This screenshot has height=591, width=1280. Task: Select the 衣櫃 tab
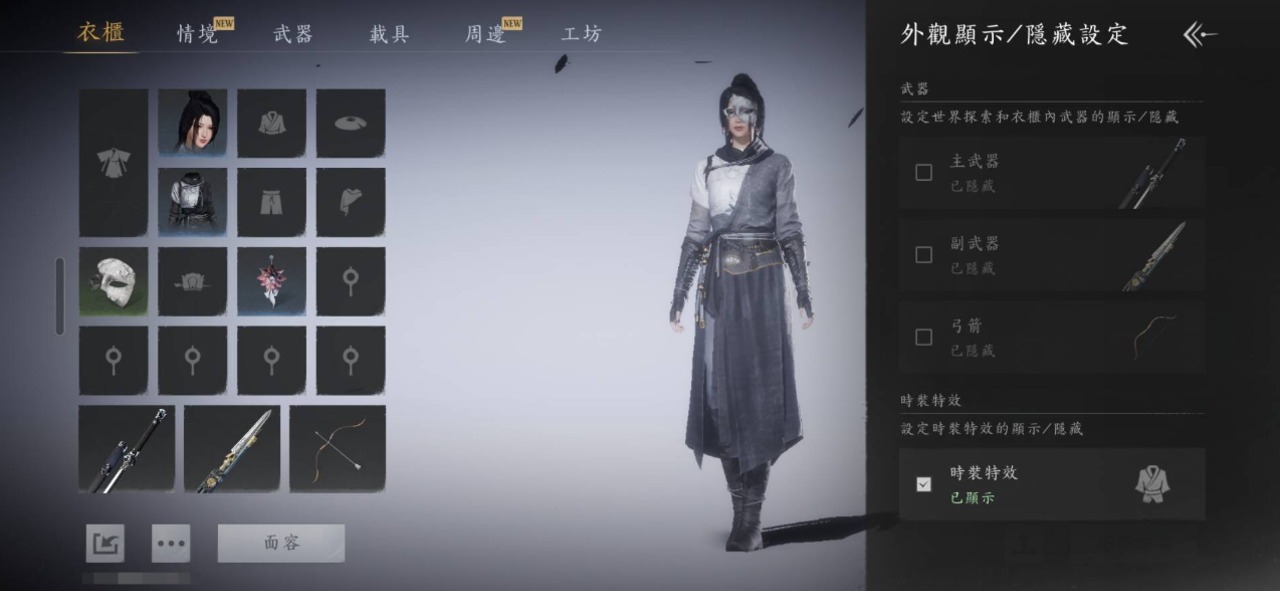point(101,32)
